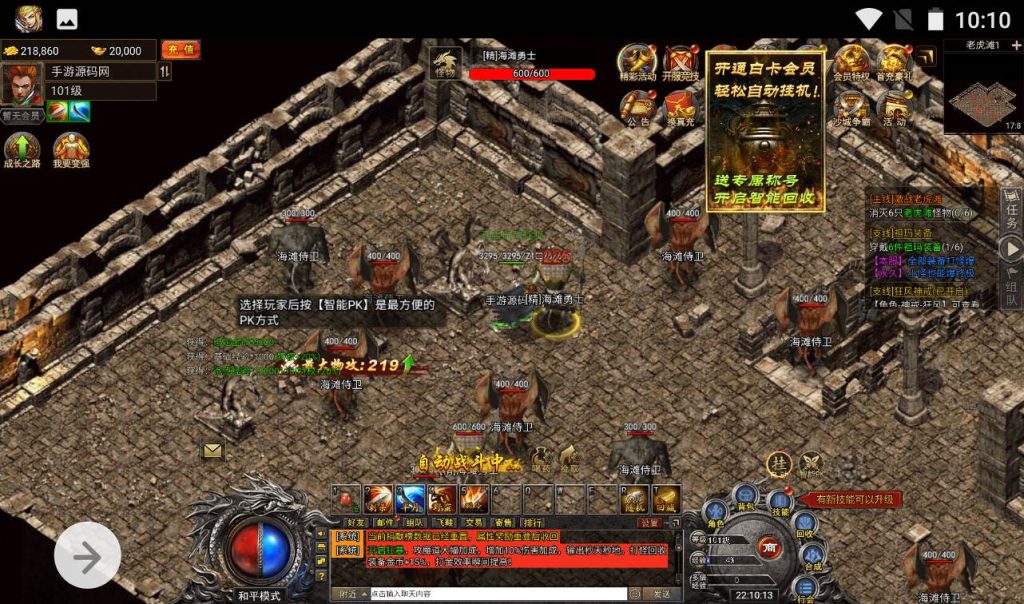Viewport: 1024px width, 604px height.
Task: Open the 沙城争霸 castle siege icon
Action: [851, 106]
